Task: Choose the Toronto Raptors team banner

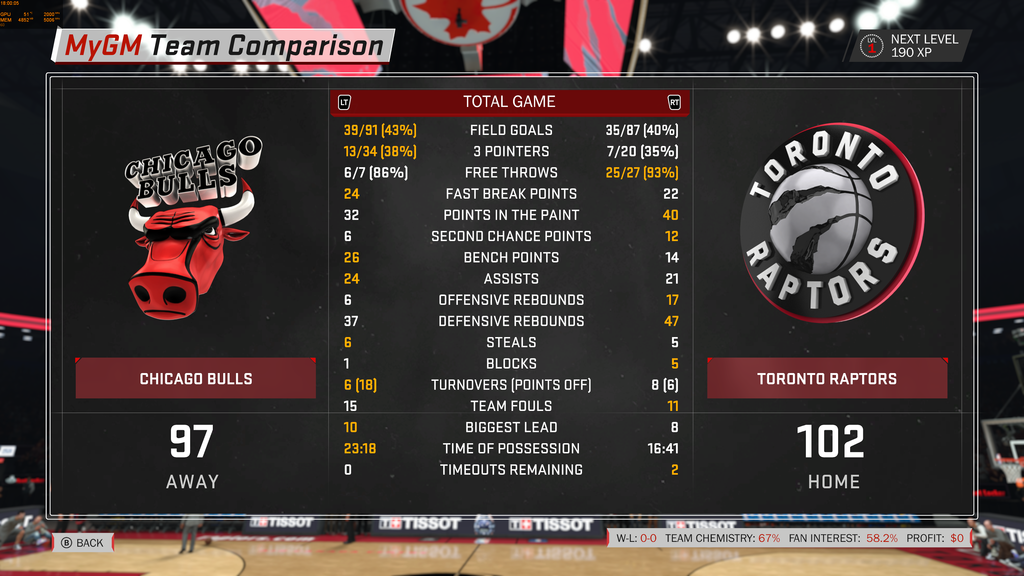Action: coord(826,379)
